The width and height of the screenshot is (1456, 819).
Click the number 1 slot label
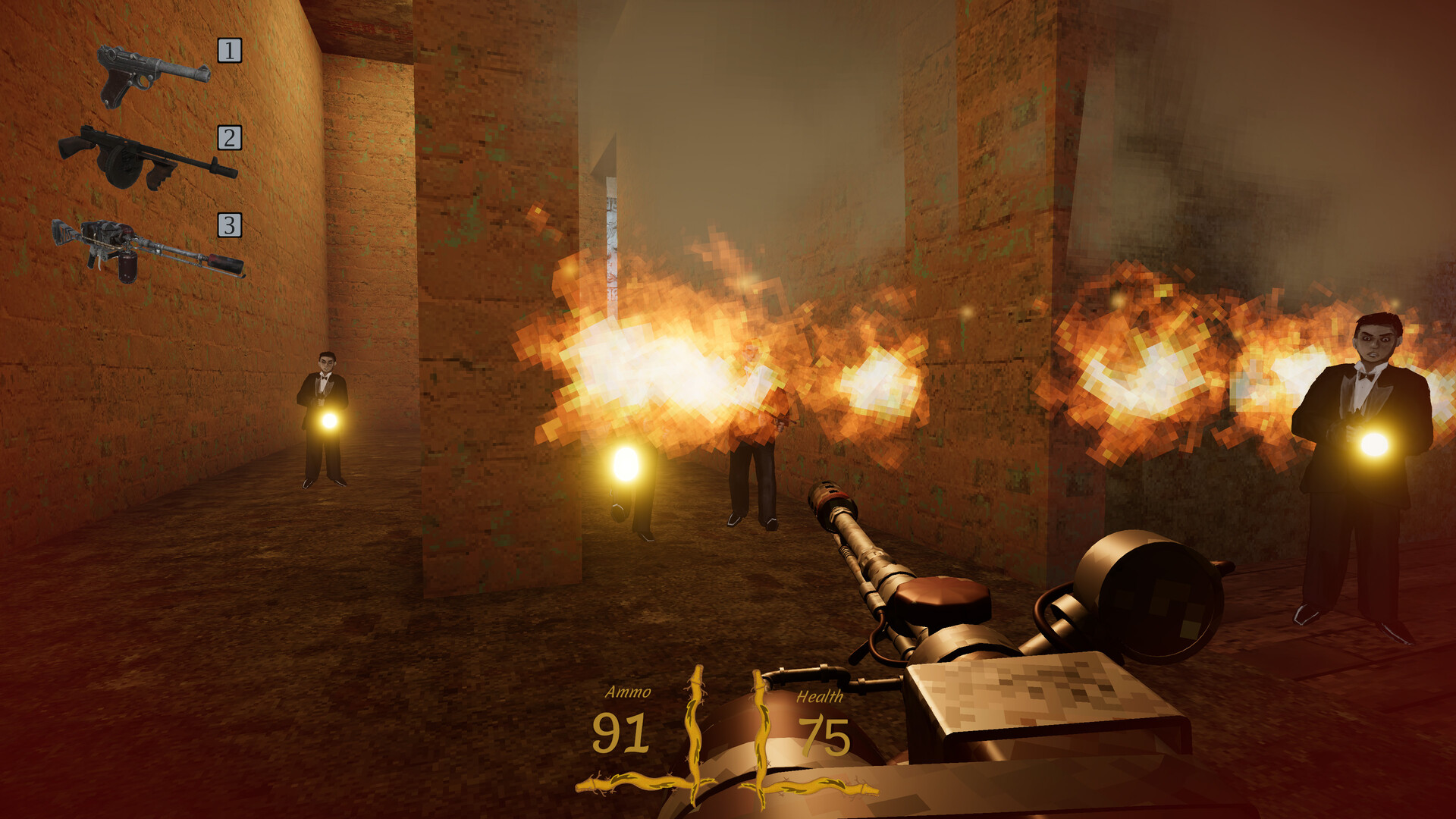click(227, 50)
